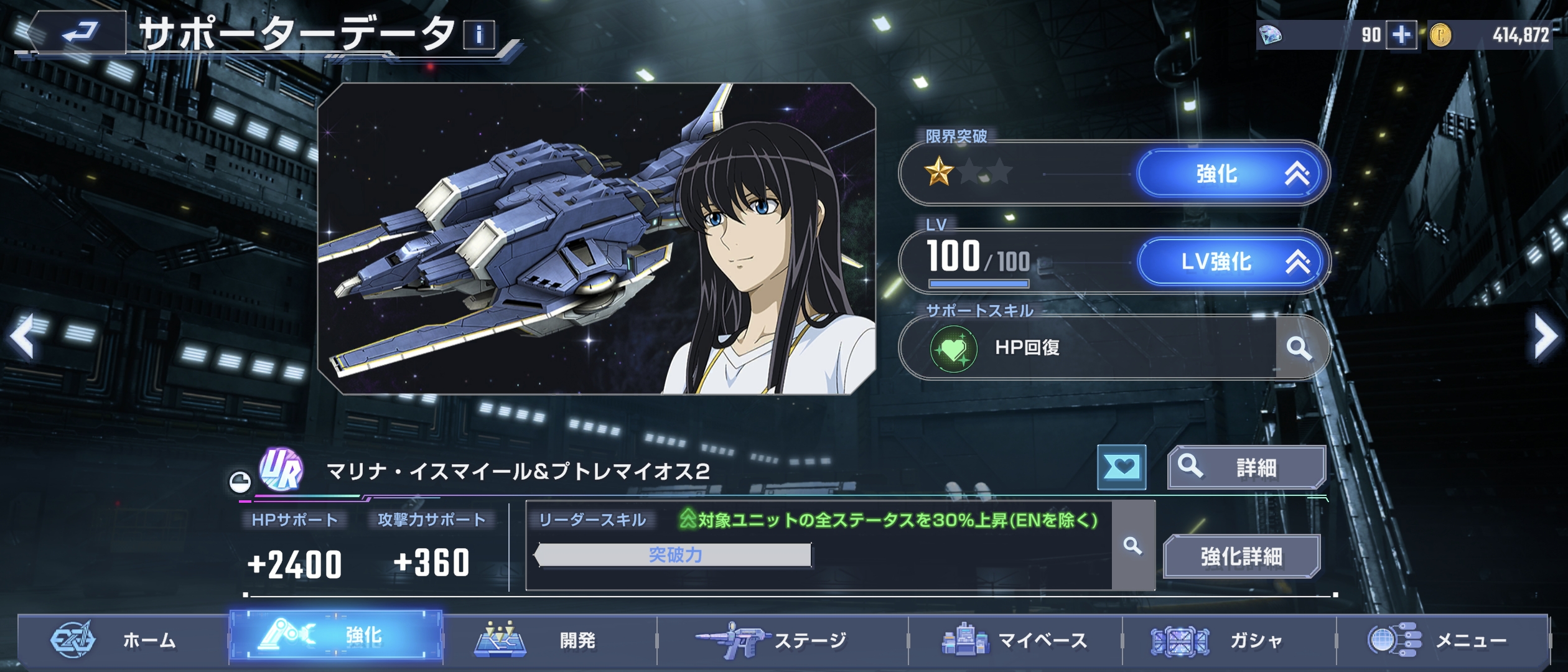Open the info icon beside サポーターデータ
Viewport: 1568px width, 672px height.
point(478,35)
